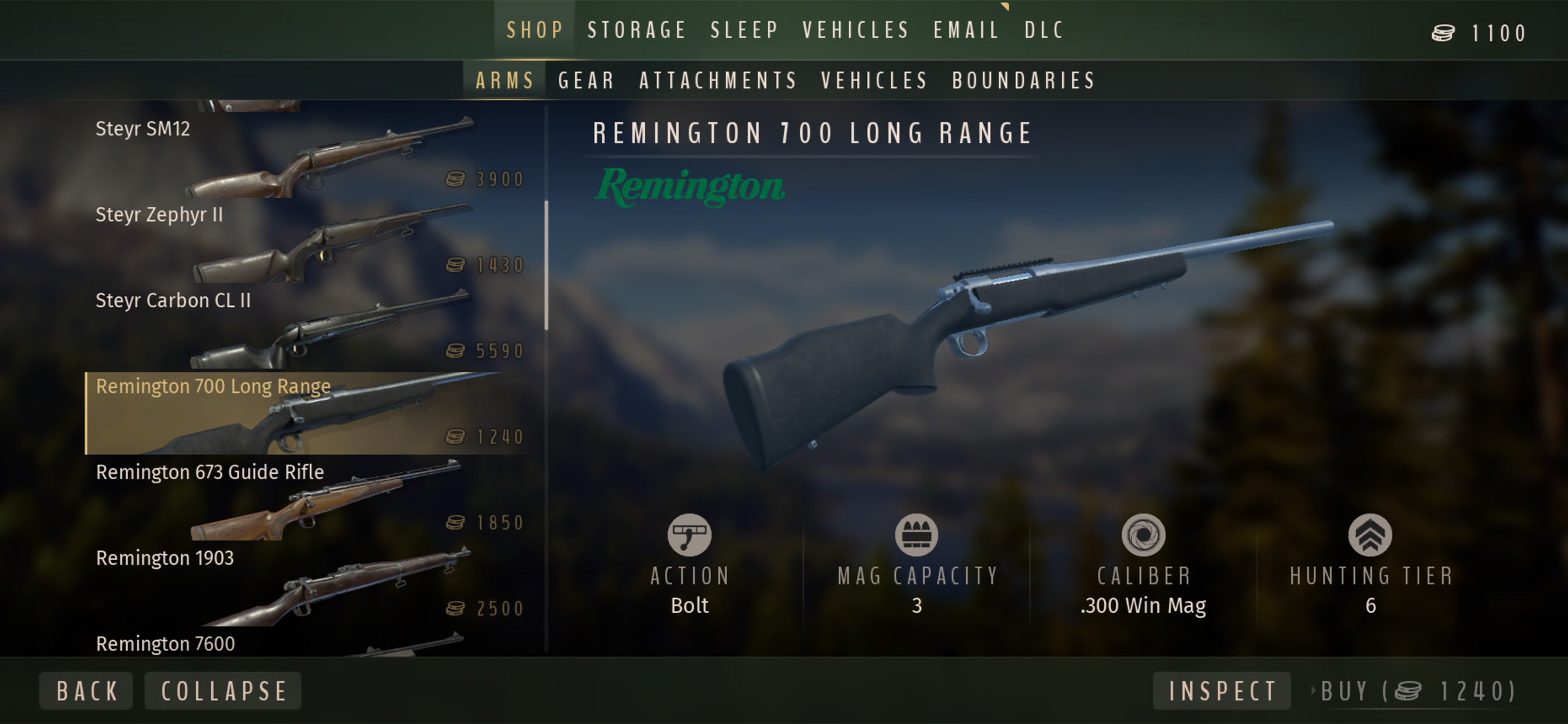This screenshot has width=1568, height=724.
Task: Switch to the Gear category
Action: pos(586,81)
